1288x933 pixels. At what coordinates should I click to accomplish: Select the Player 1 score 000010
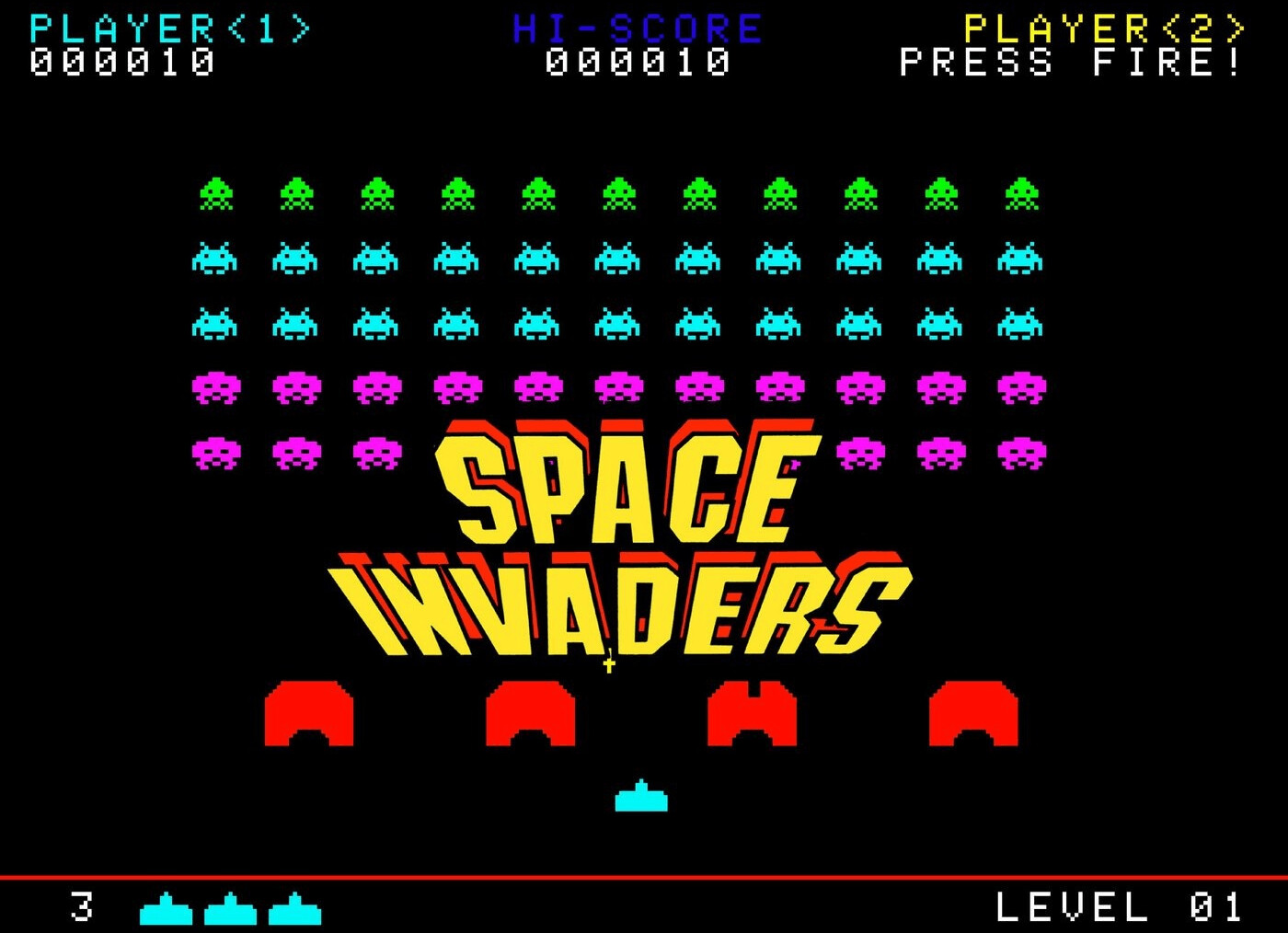[x=120, y=63]
